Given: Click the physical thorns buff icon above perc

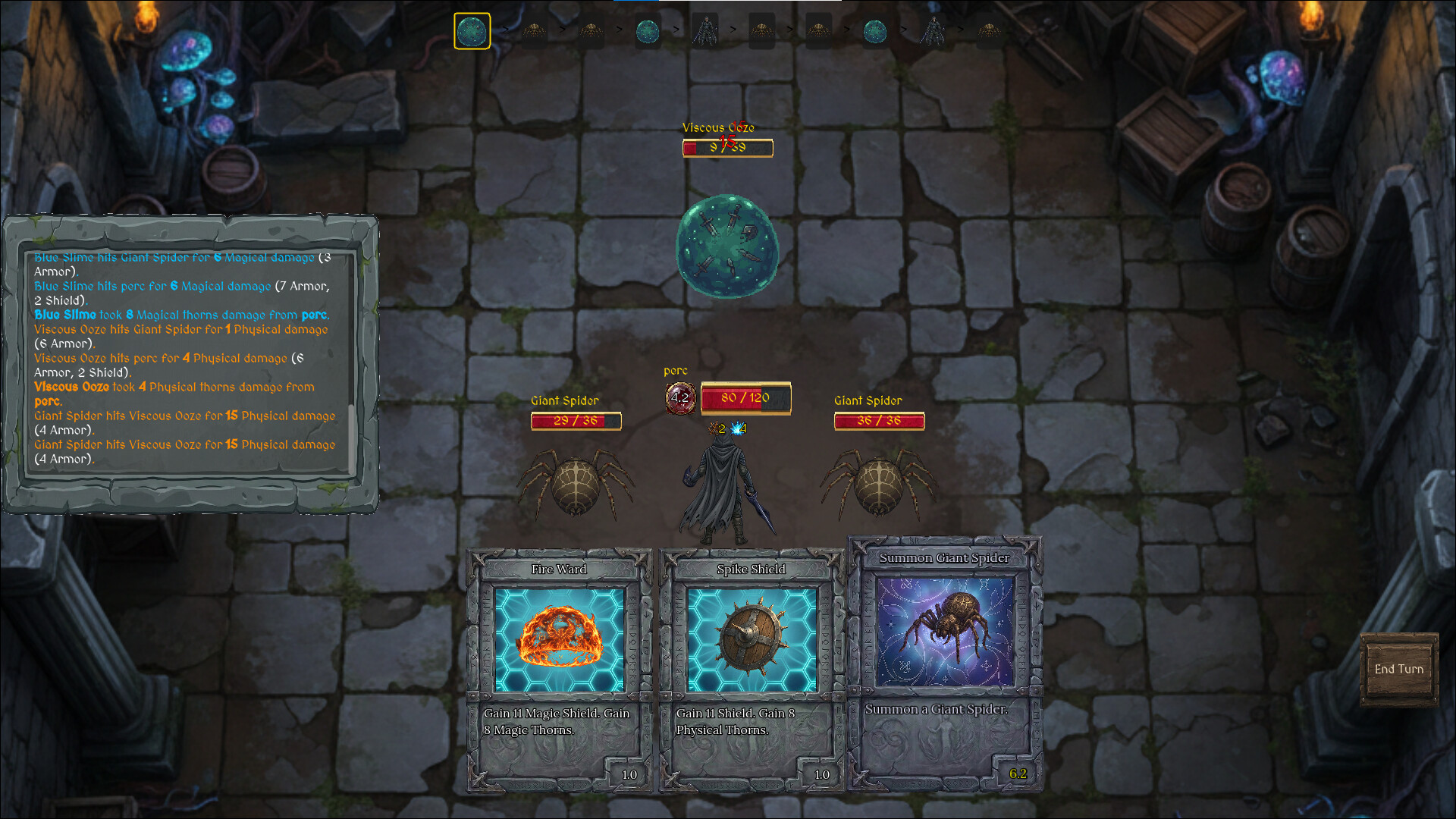Looking at the screenshot, I should (x=713, y=429).
